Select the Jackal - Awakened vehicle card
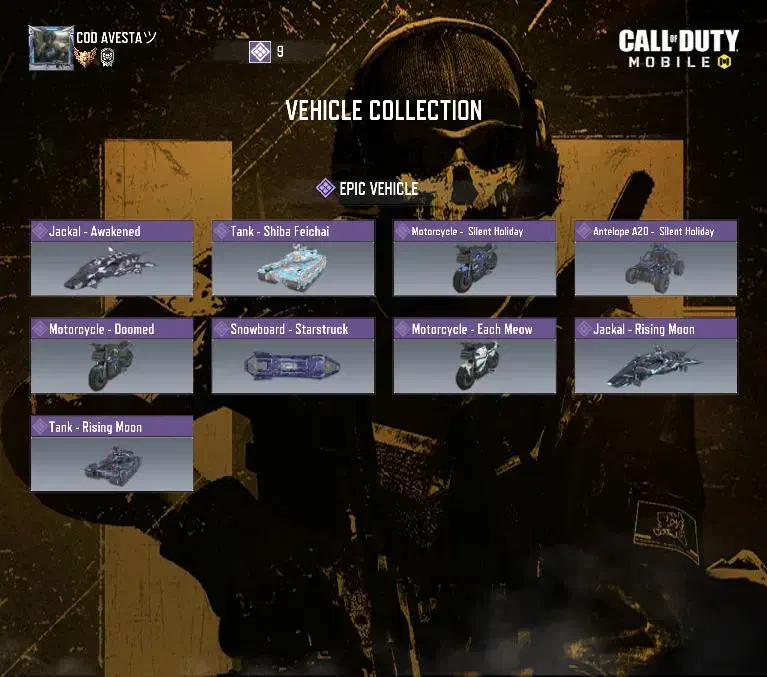This screenshot has height=677, width=767. pyautogui.click(x=112, y=259)
